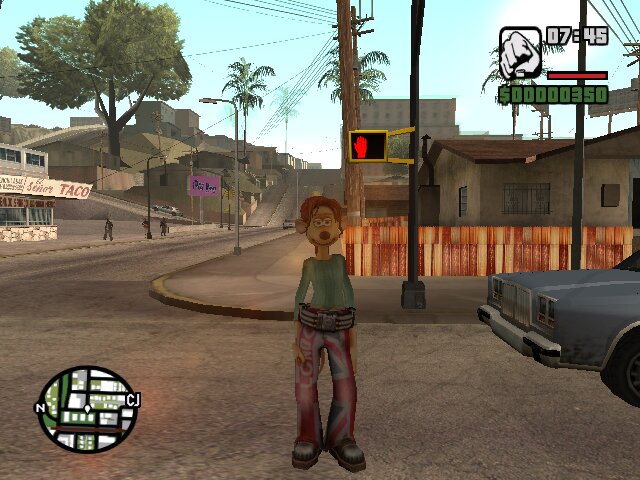Click the north N indicator on the radar
The width and height of the screenshot is (640, 480).
[40, 408]
